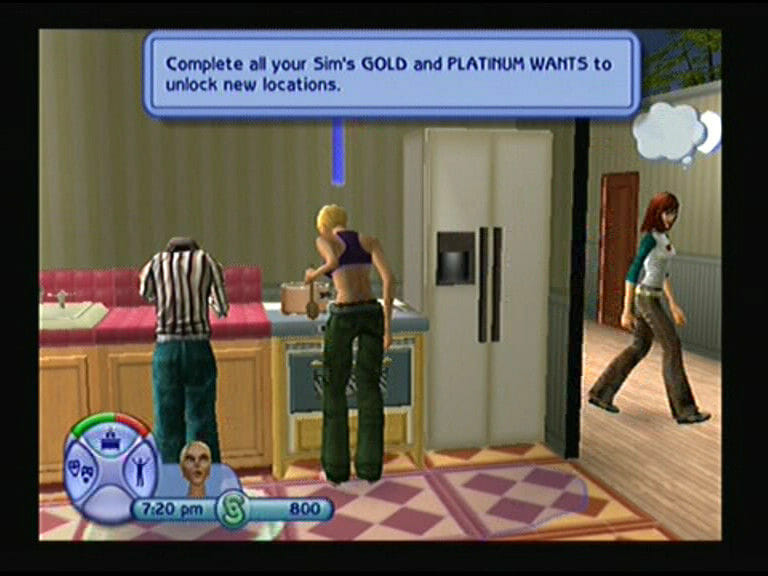
Task: Select the figure with raised arms icon
Action: coord(138,469)
